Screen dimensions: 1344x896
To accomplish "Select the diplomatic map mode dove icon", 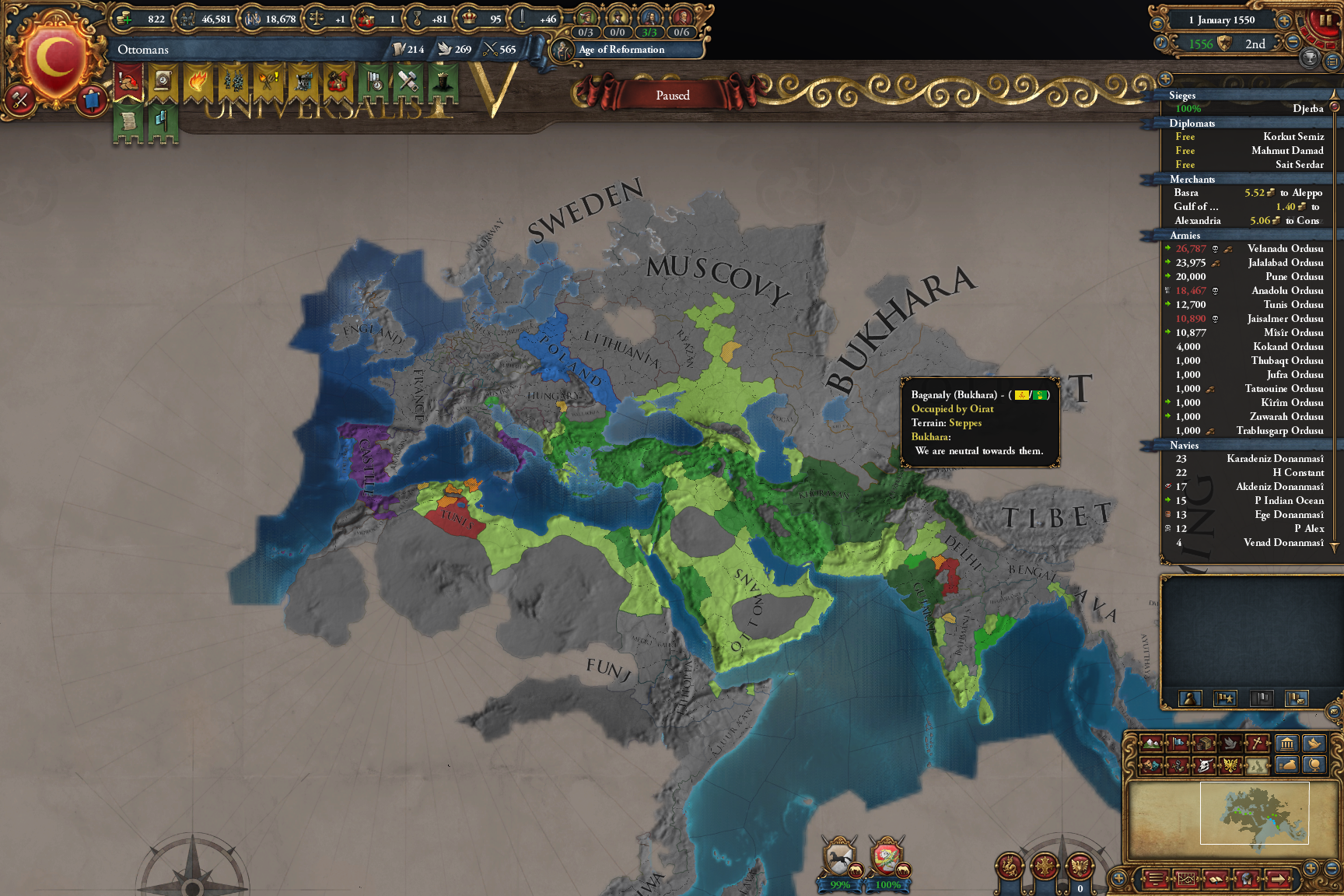I will tap(1231, 744).
